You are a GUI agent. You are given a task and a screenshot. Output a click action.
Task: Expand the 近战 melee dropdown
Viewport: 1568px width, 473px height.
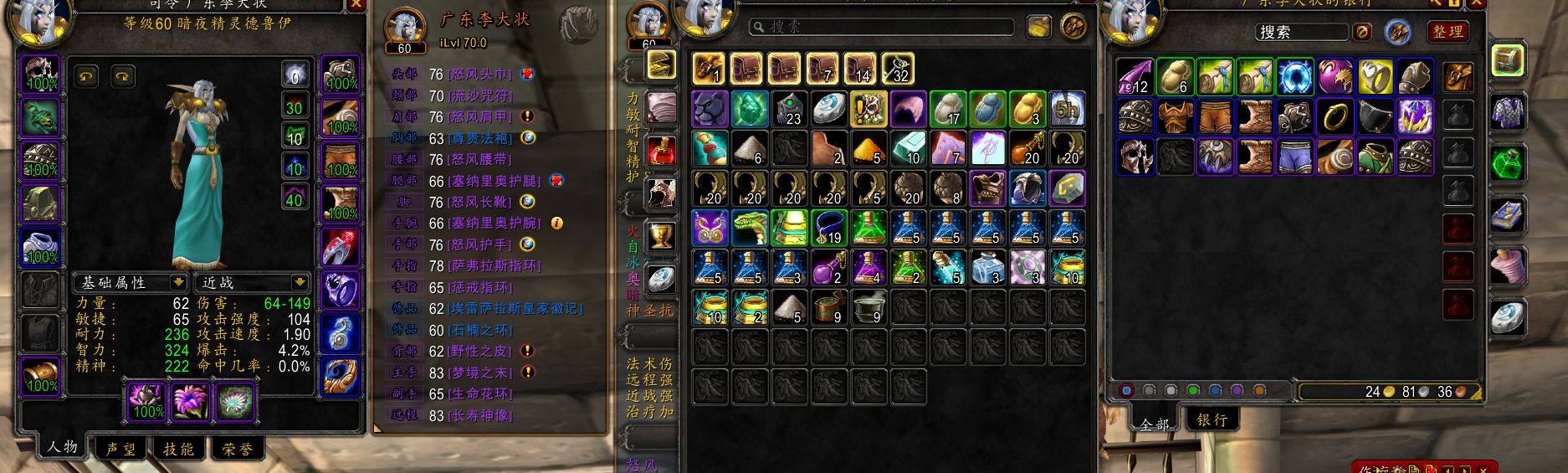click(253, 282)
